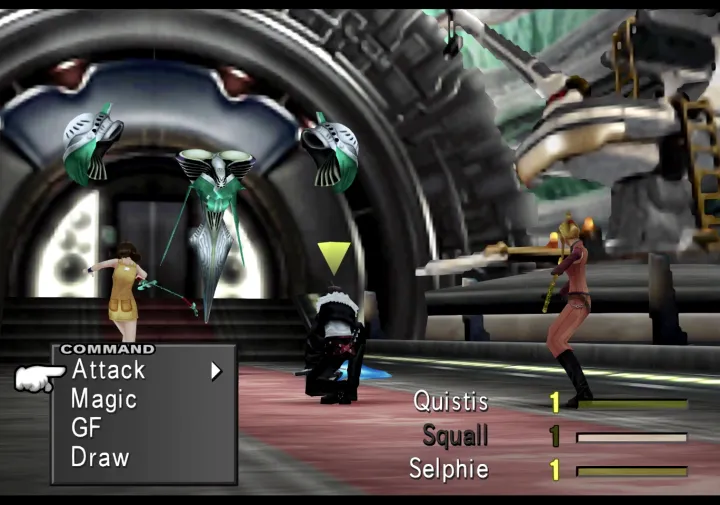Select the Attack command

[x=108, y=370]
